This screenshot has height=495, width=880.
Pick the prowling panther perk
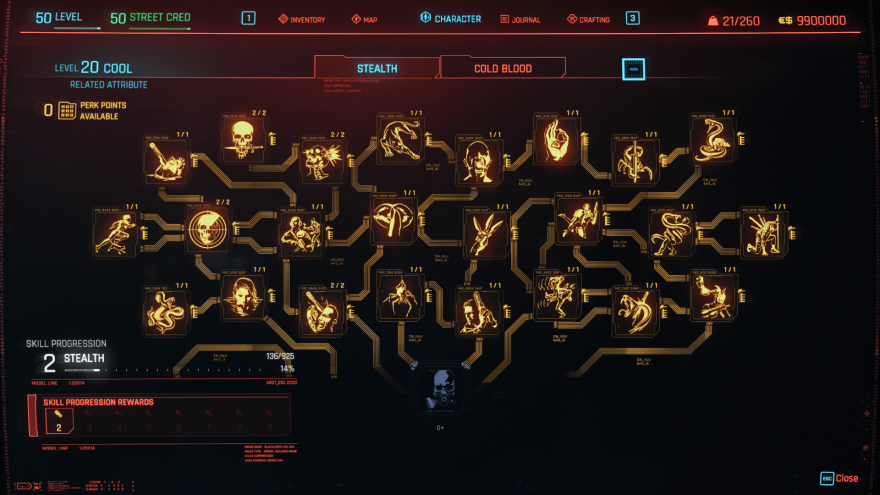point(399,136)
